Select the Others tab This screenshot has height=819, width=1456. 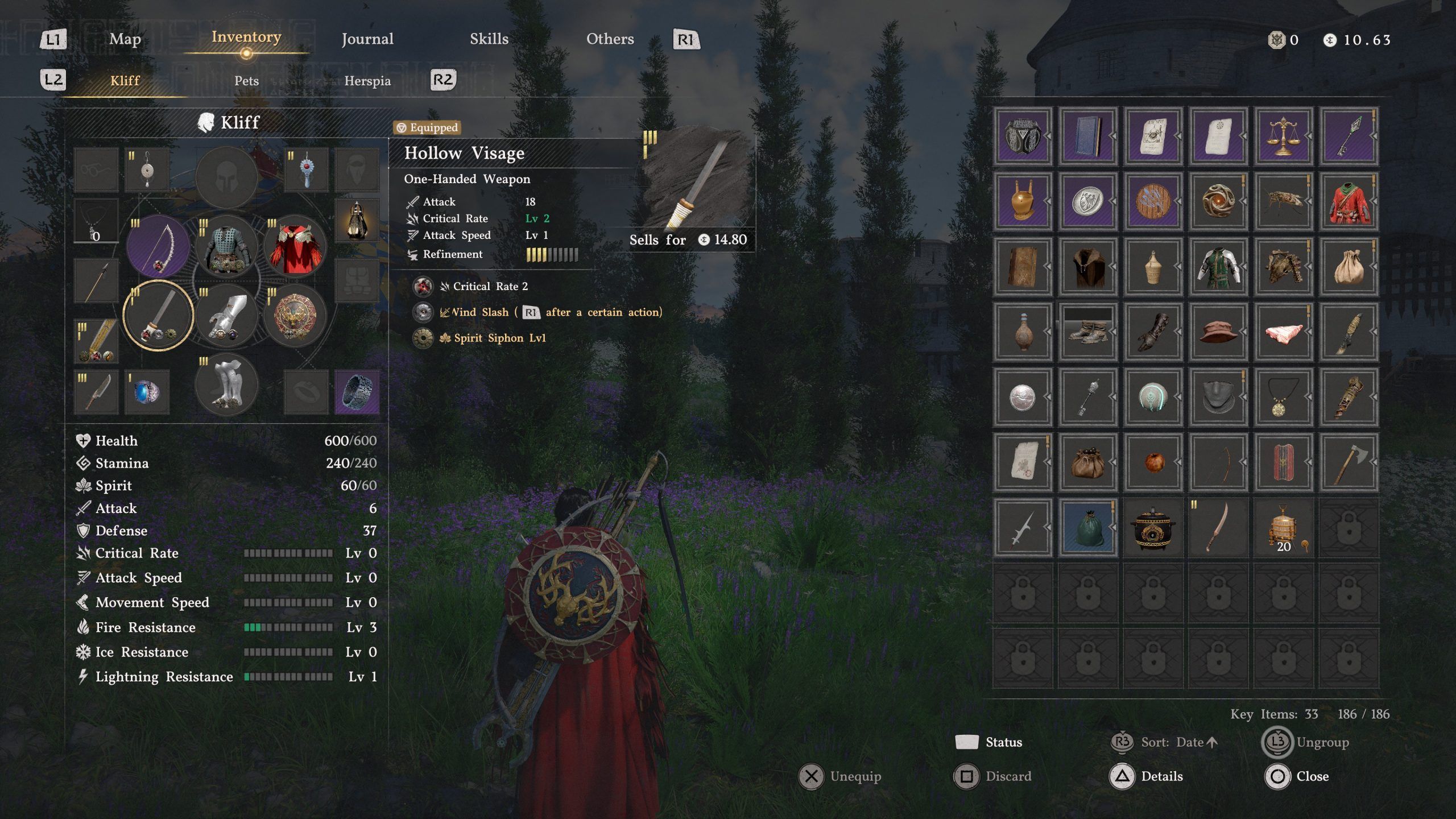pos(610,39)
